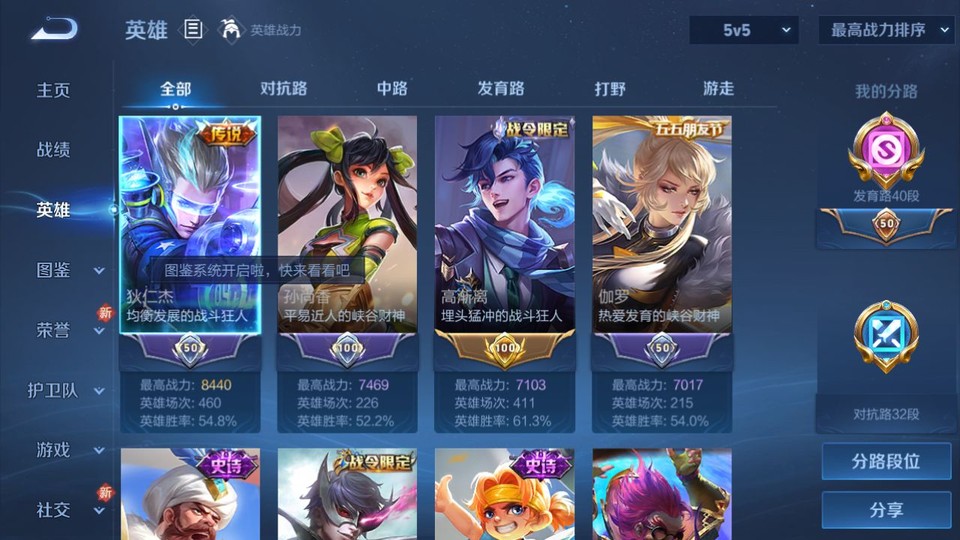Go back using the top-left arrow
The width and height of the screenshot is (960, 540).
click(53, 30)
